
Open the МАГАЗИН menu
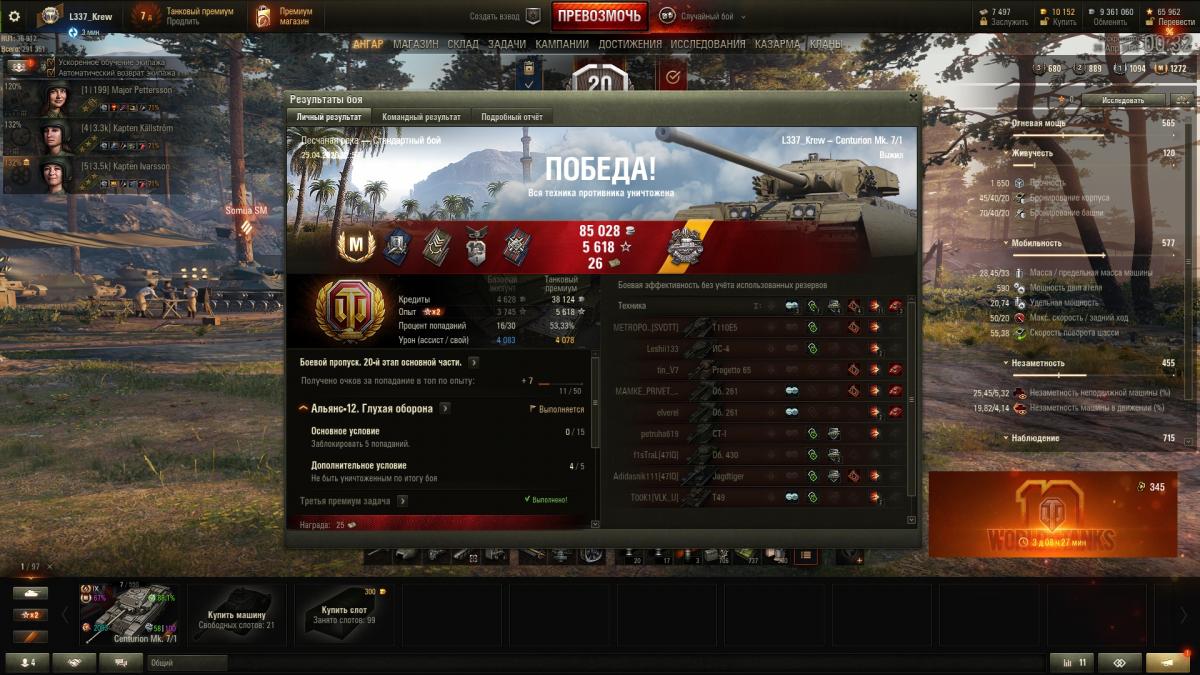pos(415,44)
